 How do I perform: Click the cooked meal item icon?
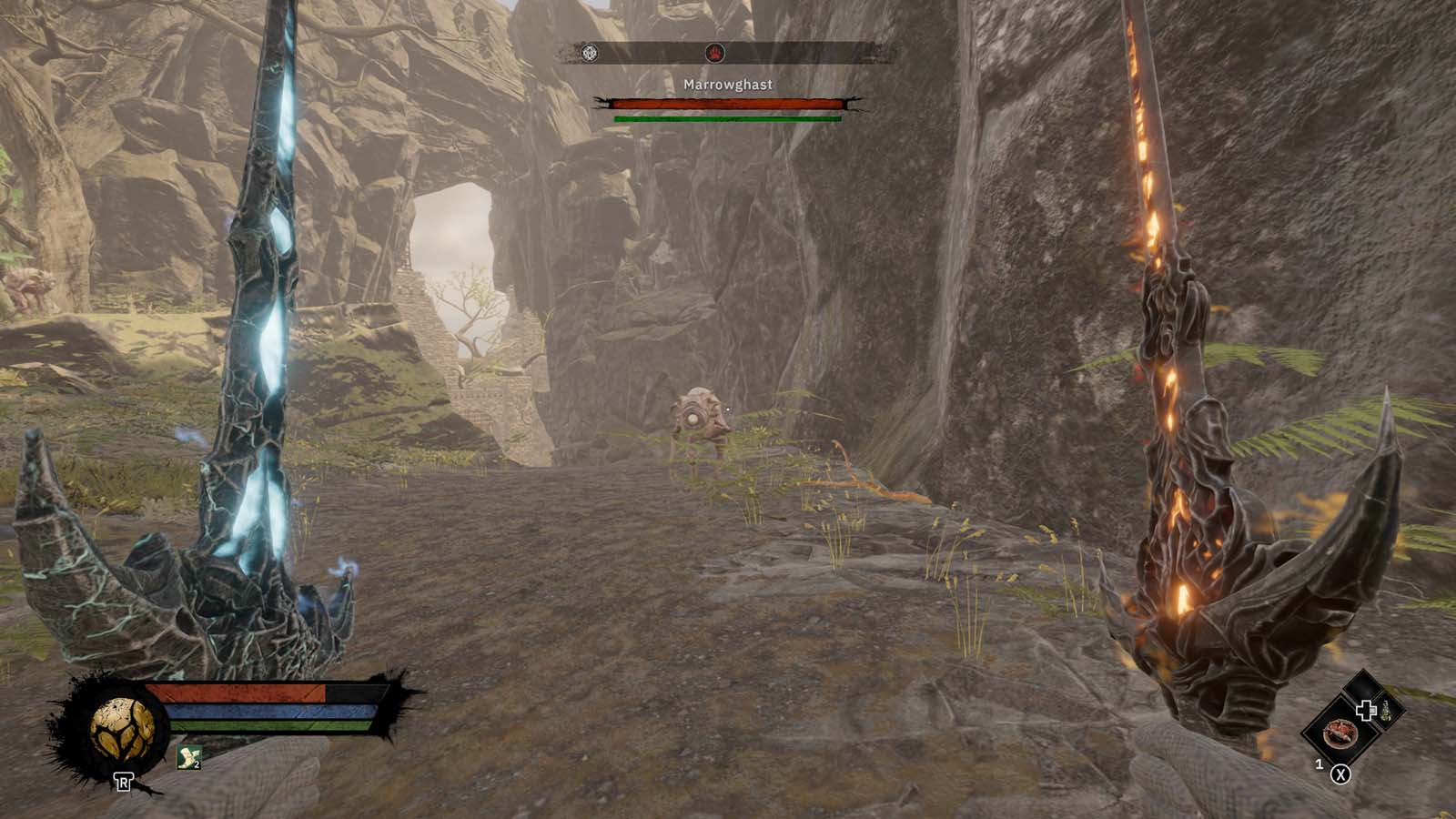coord(1342,735)
